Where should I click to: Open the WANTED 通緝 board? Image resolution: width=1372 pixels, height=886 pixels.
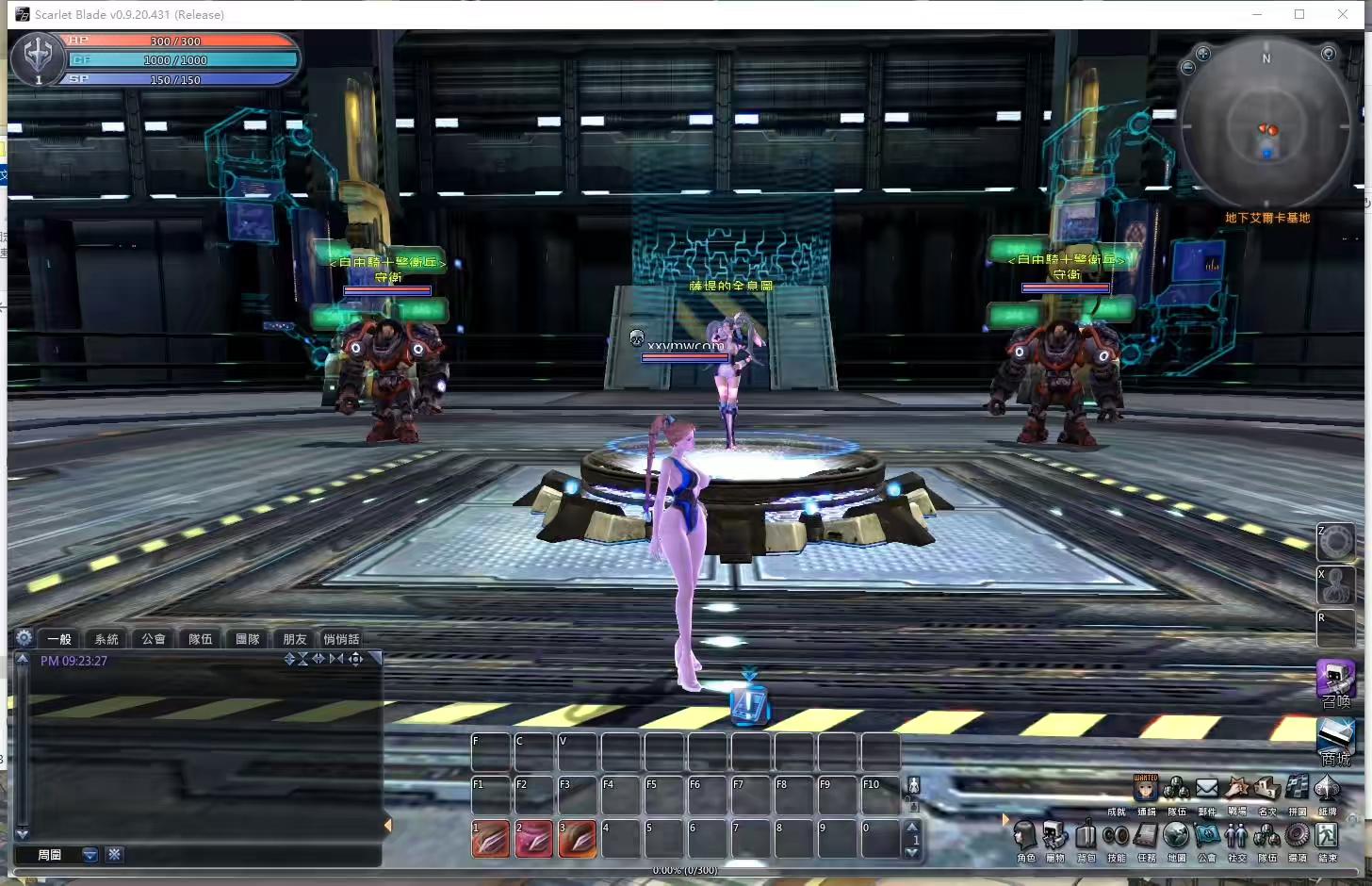(x=1147, y=787)
